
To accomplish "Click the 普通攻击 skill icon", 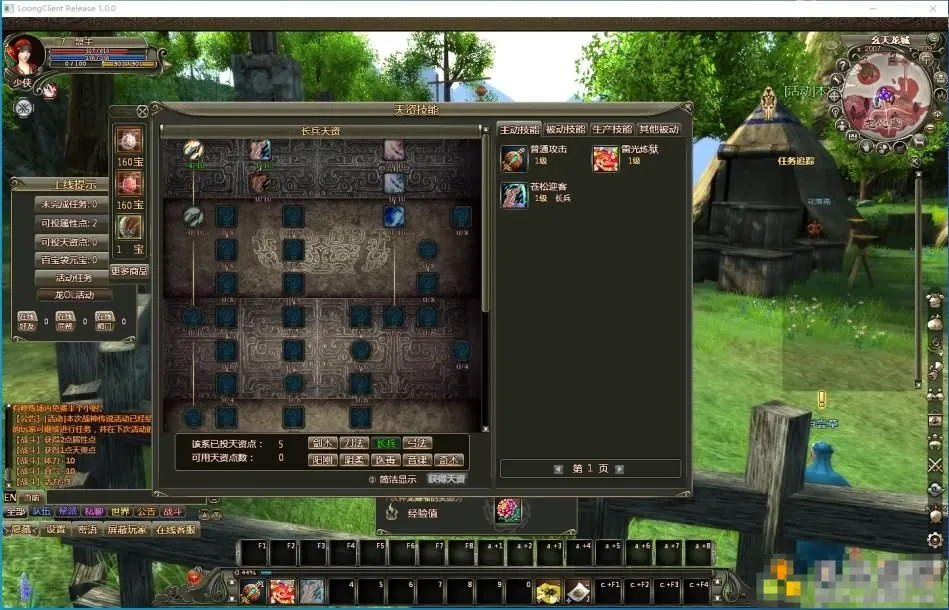I will click(514, 158).
